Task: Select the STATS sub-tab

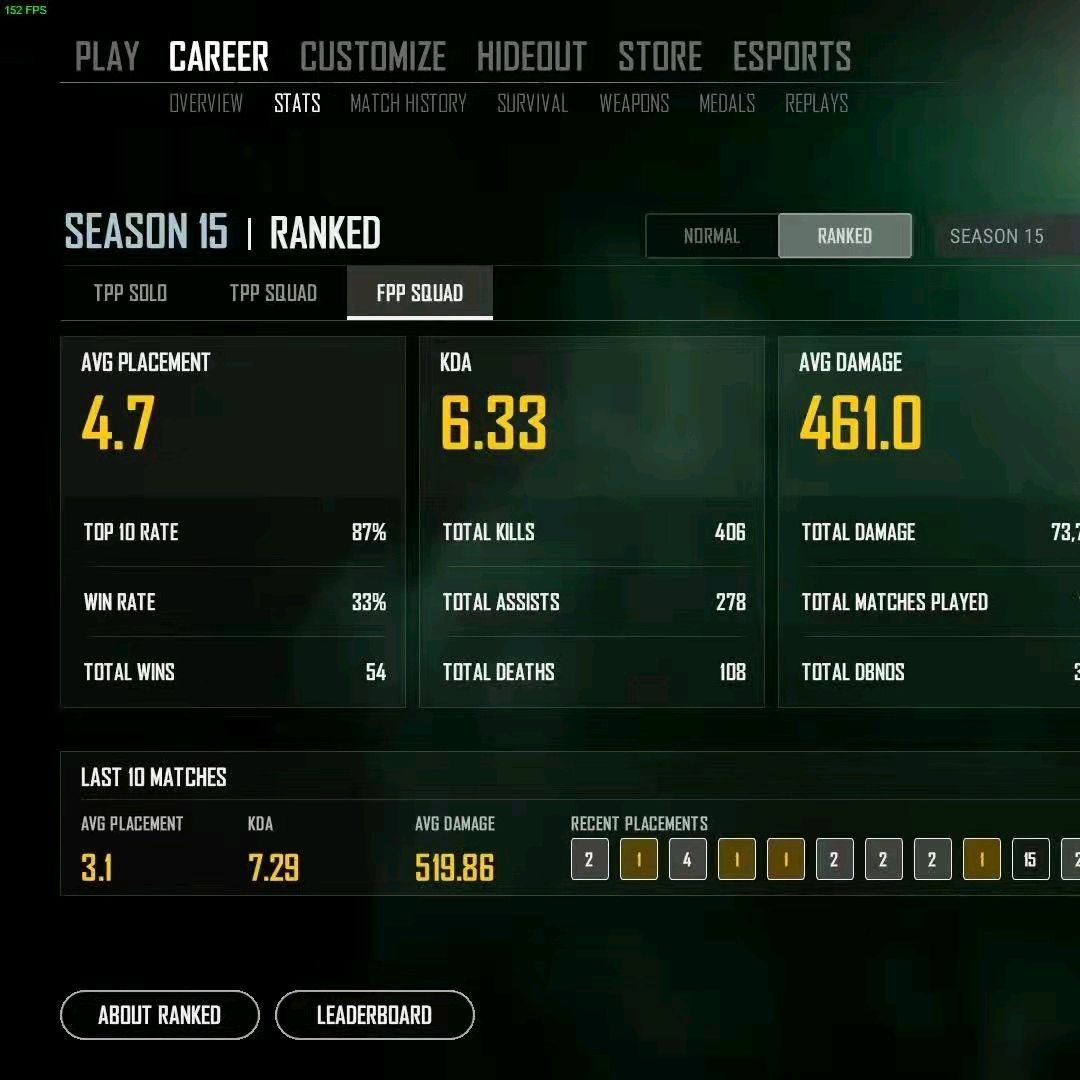Action: (297, 103)
